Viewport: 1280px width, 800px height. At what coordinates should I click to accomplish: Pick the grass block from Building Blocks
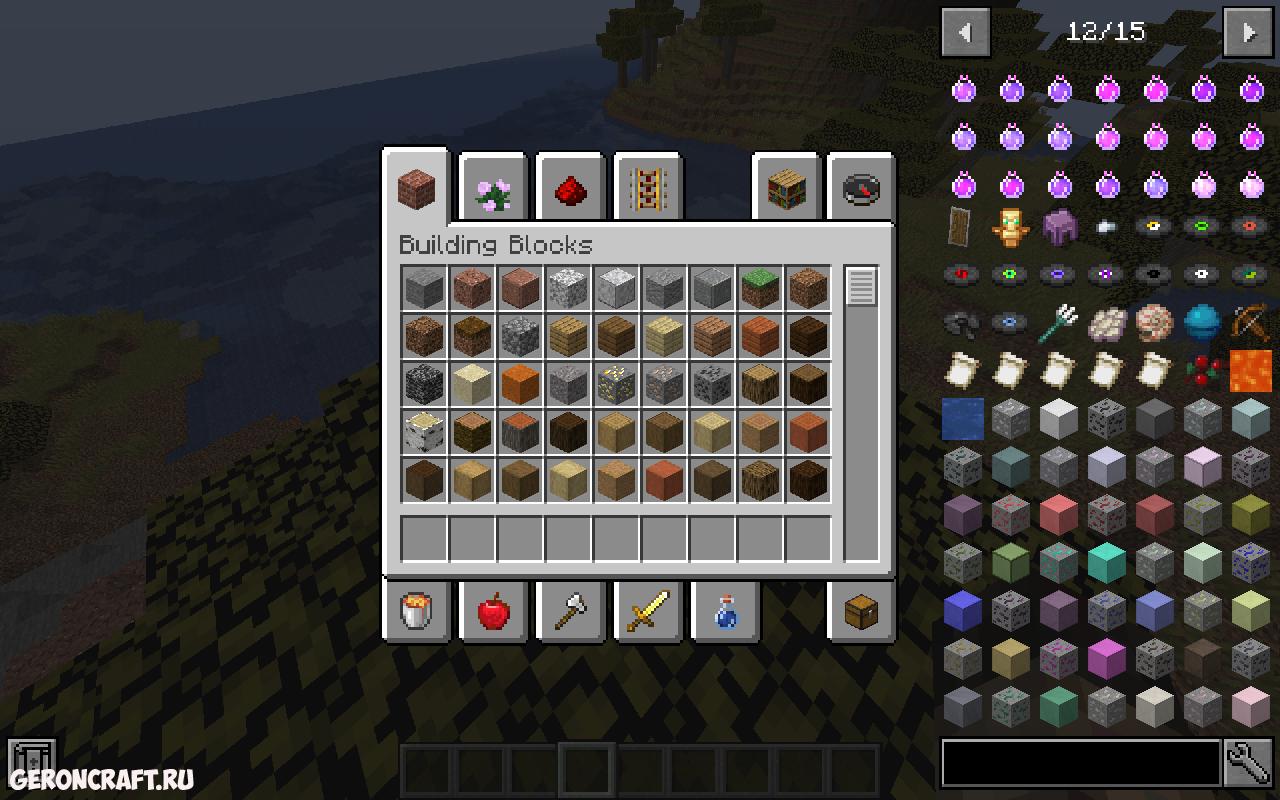click(x=760, y=289)
